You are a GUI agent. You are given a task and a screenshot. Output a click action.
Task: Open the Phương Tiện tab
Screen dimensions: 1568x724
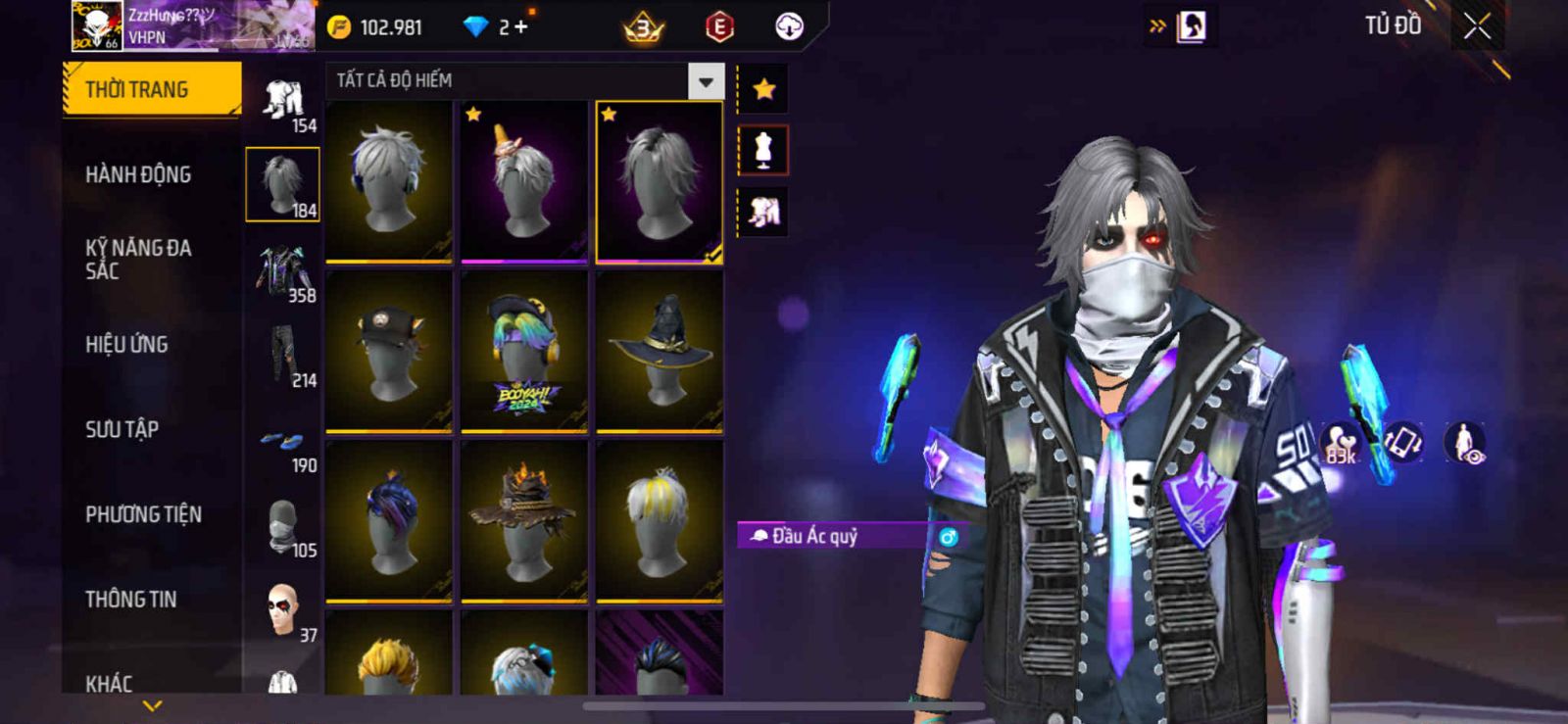click(x=143, y=514)
